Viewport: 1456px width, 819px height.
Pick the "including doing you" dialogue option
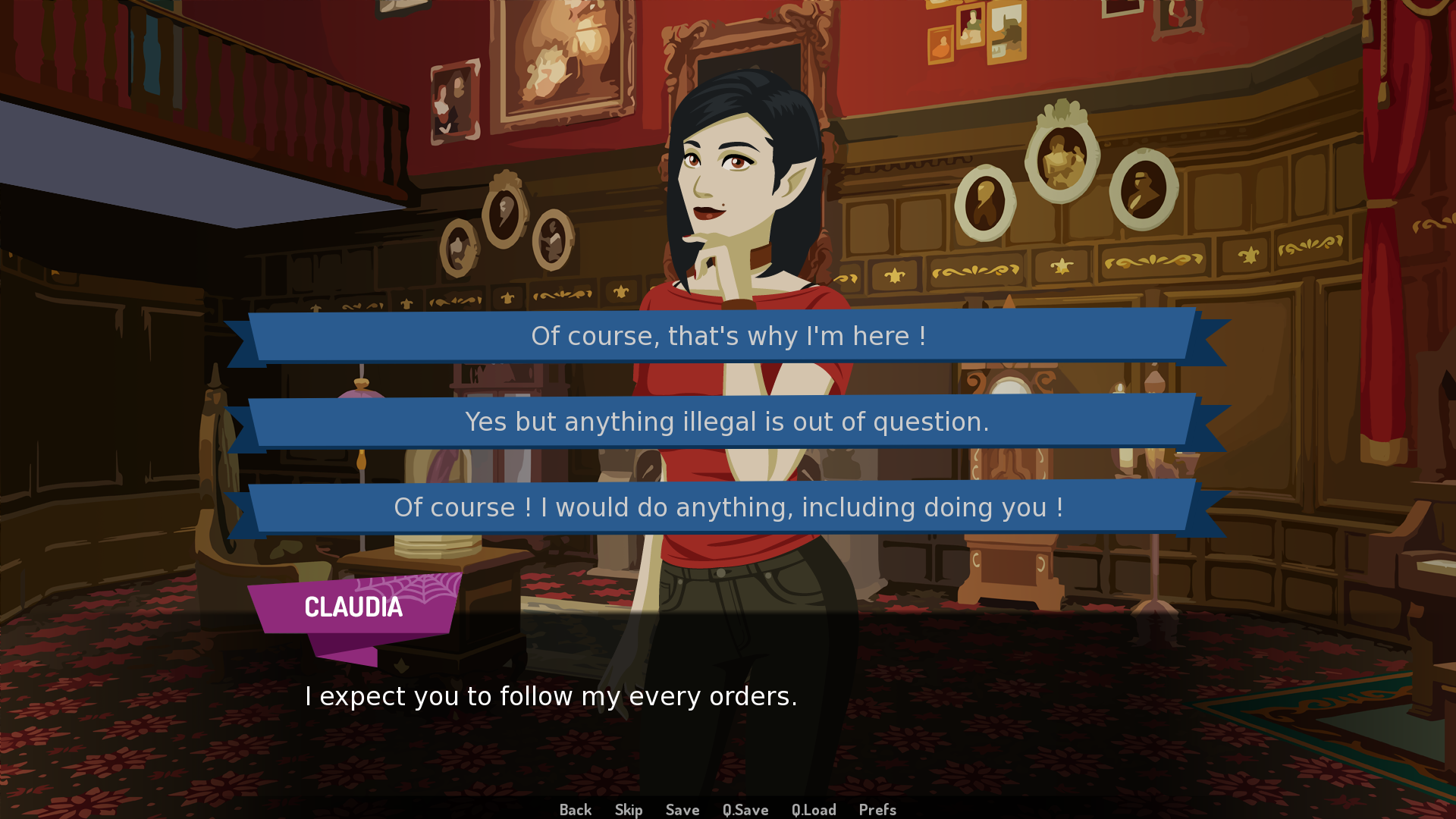[x=728, y=507]
